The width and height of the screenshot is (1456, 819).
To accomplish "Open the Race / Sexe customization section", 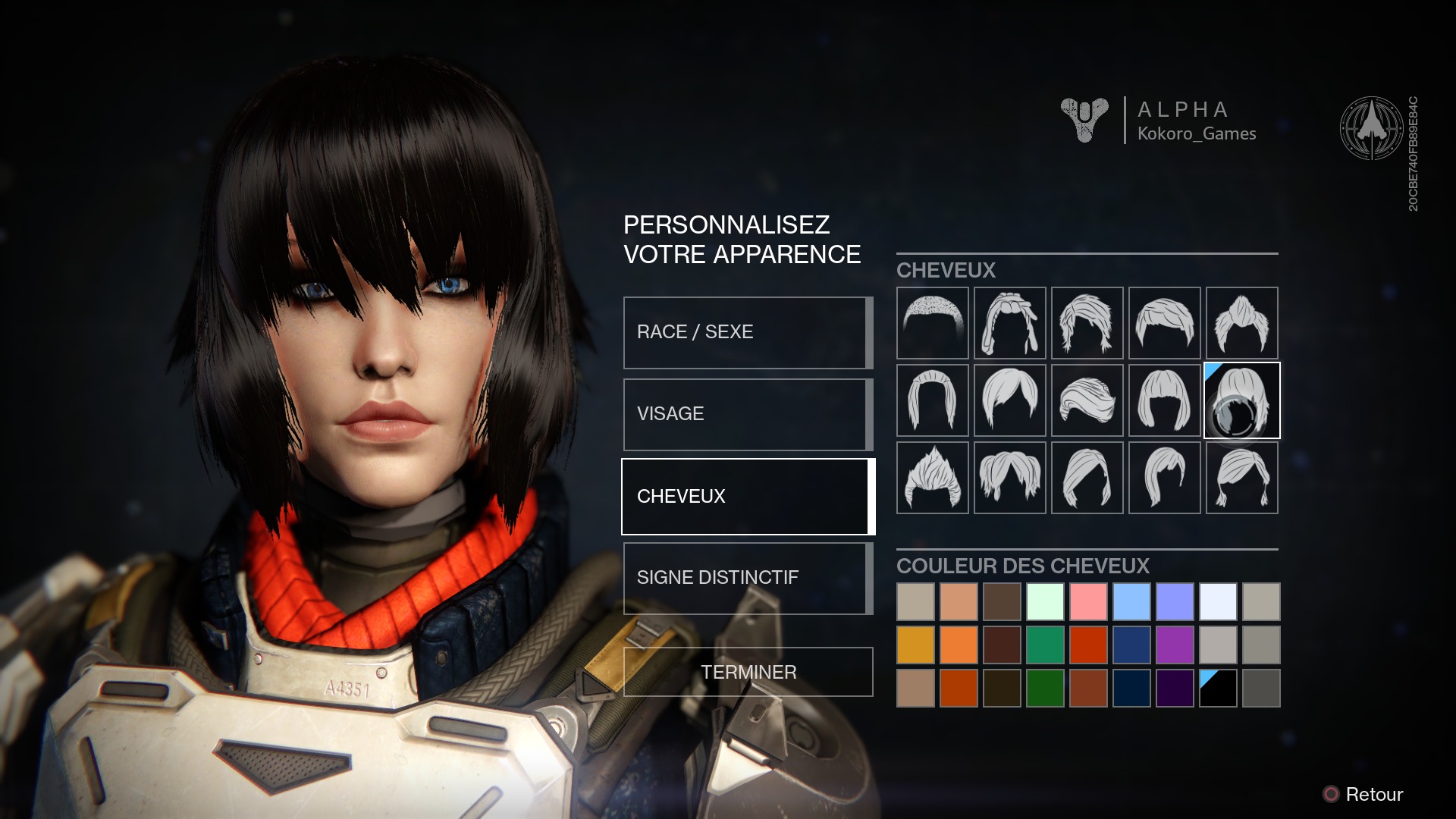I will [x=747, y=332].
